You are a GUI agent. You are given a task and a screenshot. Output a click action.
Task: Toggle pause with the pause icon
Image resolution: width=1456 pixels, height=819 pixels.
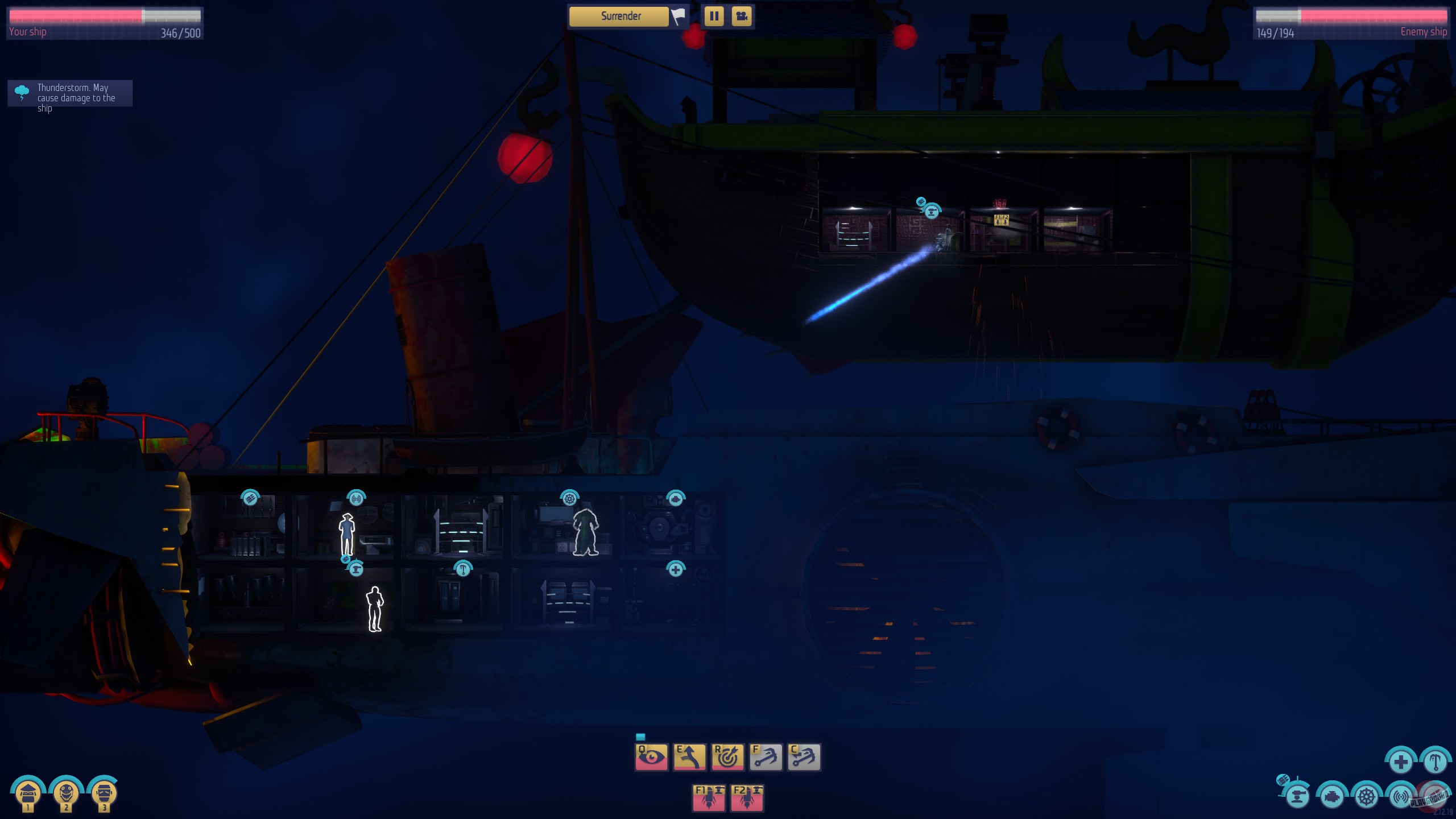point(714,16)
